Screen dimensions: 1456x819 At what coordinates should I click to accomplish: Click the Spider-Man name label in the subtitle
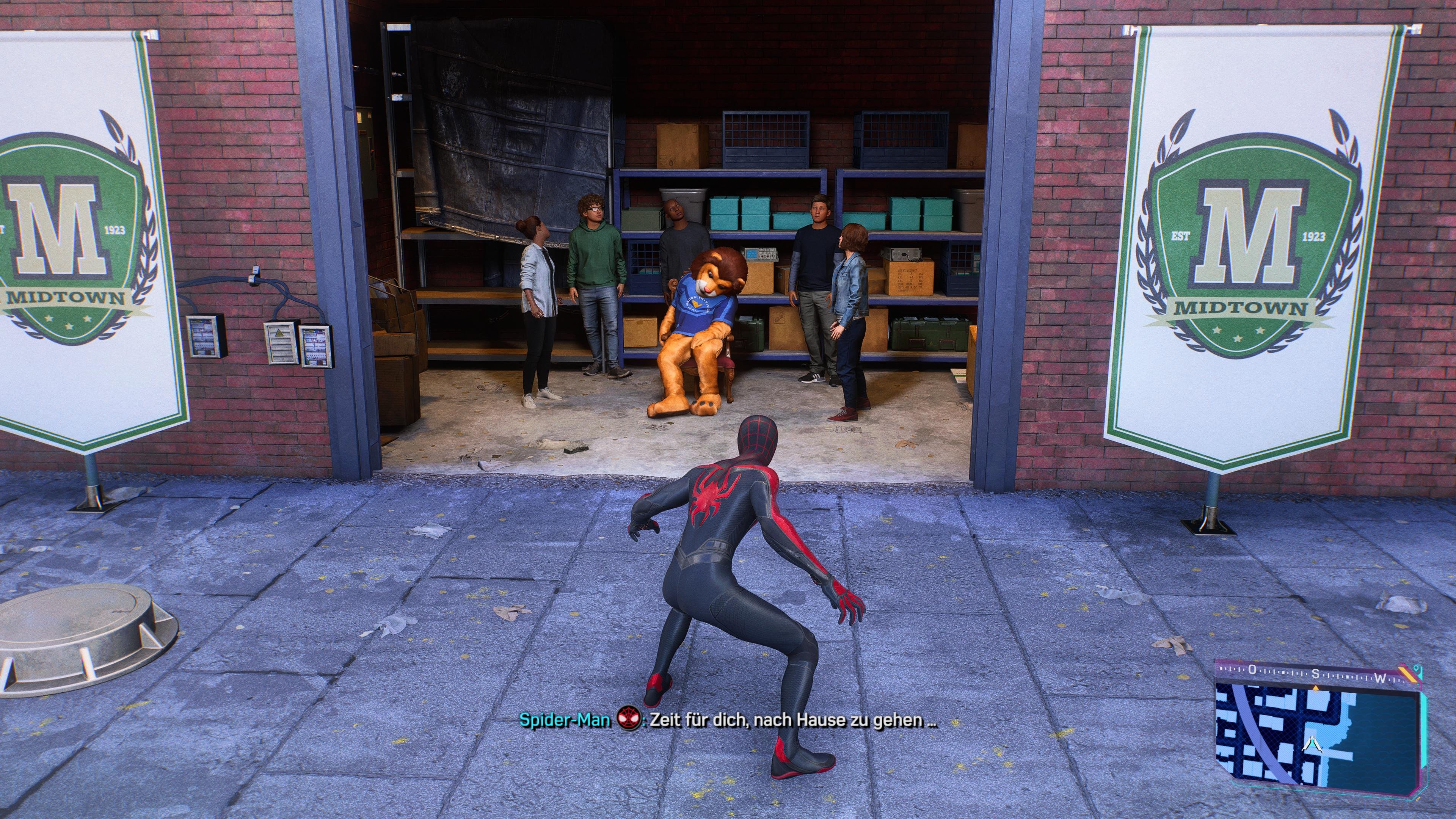coord(565,720)
